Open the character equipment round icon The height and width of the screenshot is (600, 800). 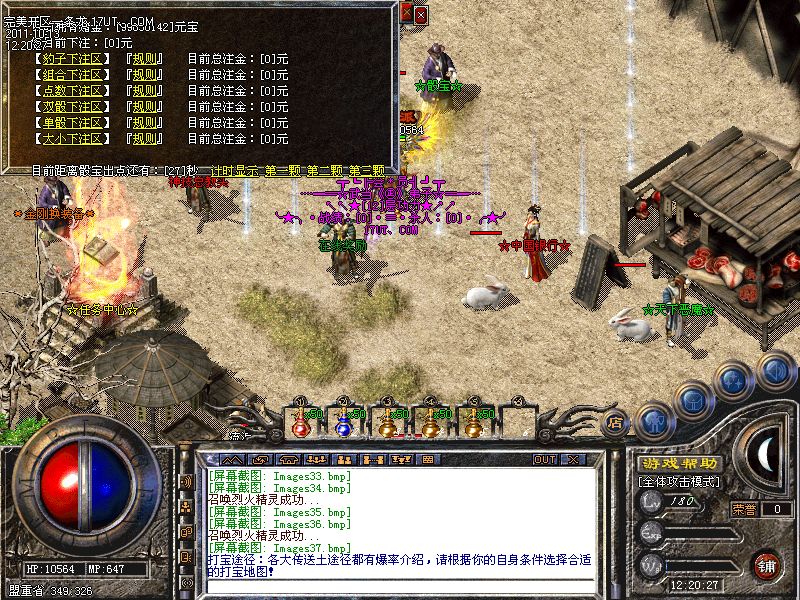pos(652,420)
